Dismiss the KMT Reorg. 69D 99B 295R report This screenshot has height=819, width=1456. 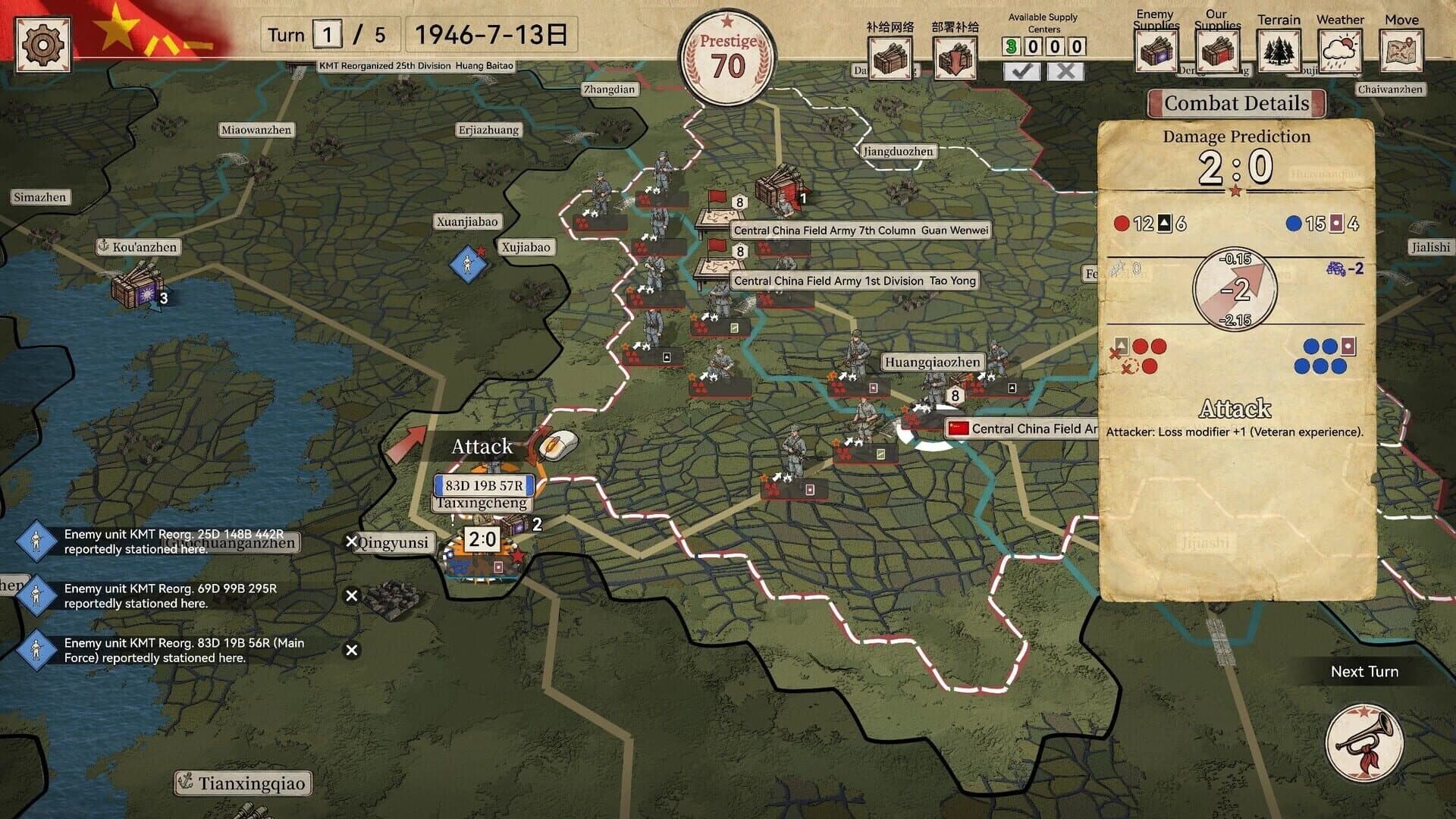point(351,596)
